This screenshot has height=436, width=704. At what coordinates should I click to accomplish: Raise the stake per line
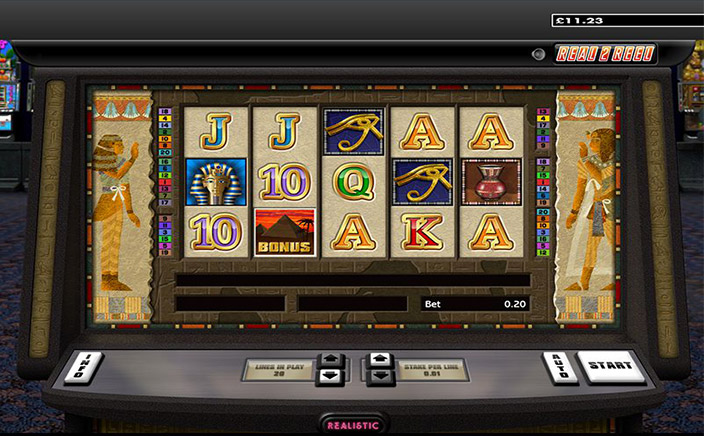point(379,359)
